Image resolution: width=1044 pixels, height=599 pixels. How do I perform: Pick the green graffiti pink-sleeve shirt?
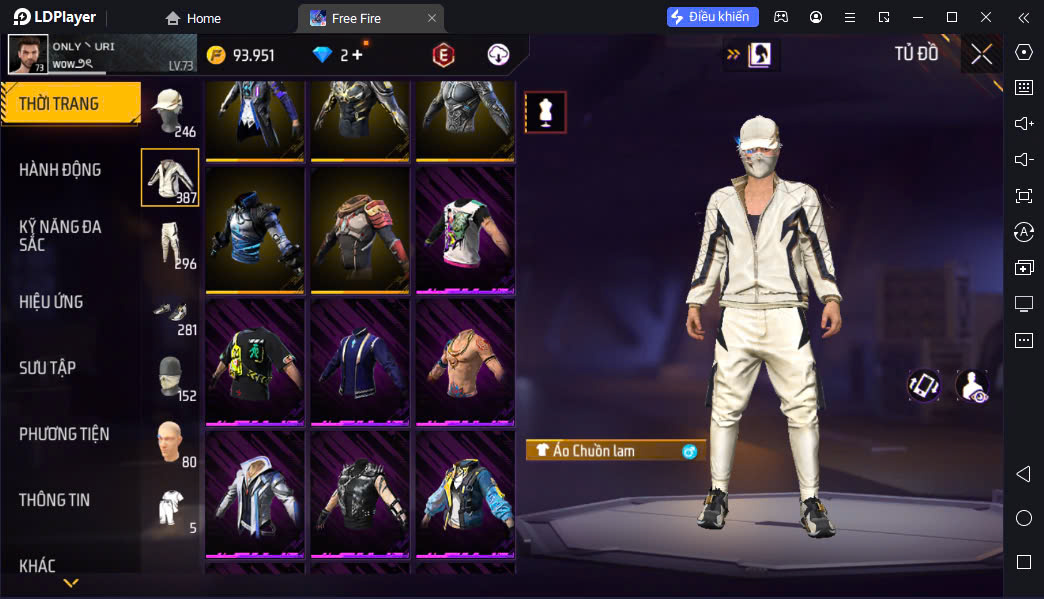463,229
